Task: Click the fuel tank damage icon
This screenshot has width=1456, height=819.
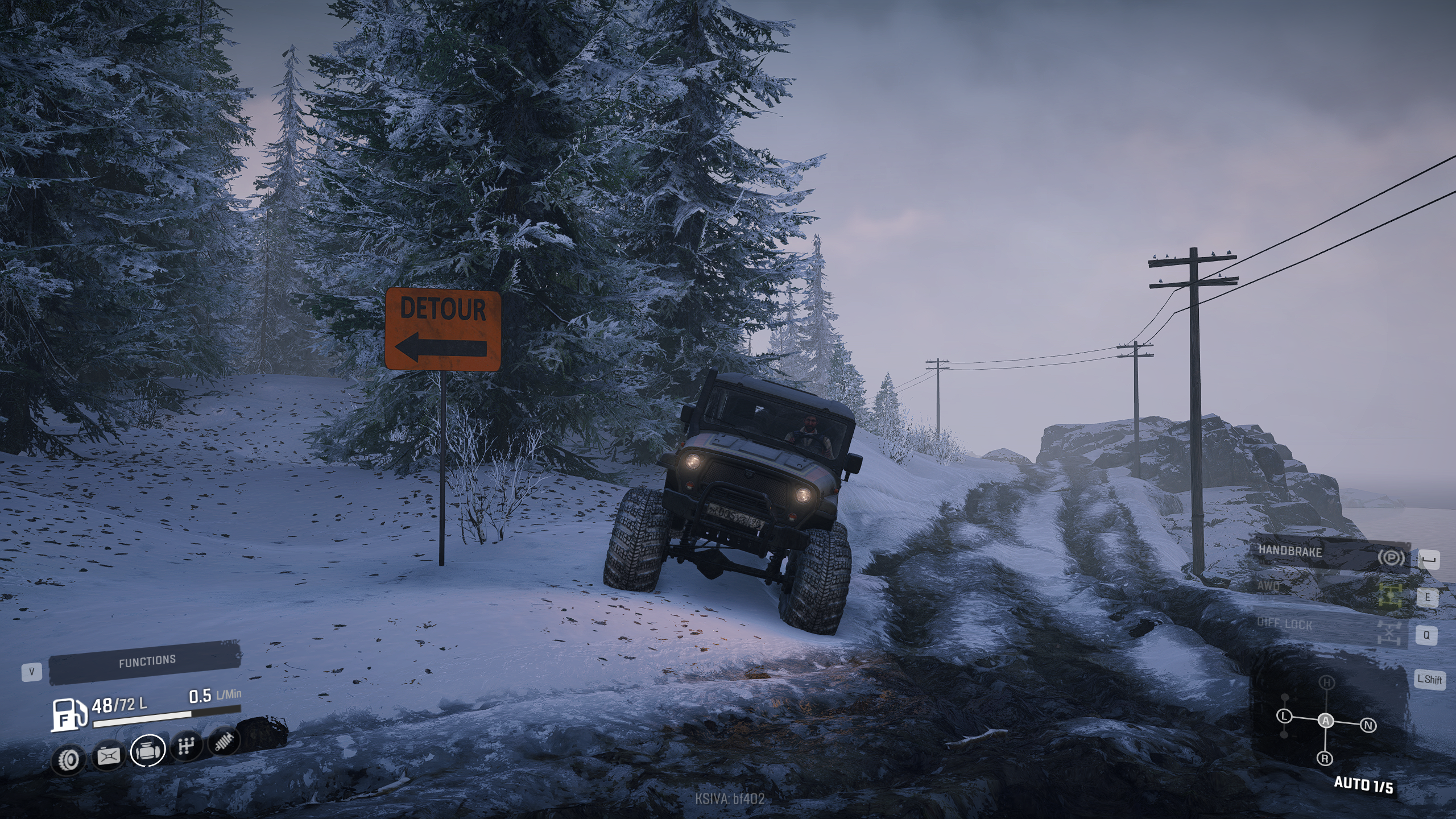Action: pyautogui.click(x=109, y=756)
